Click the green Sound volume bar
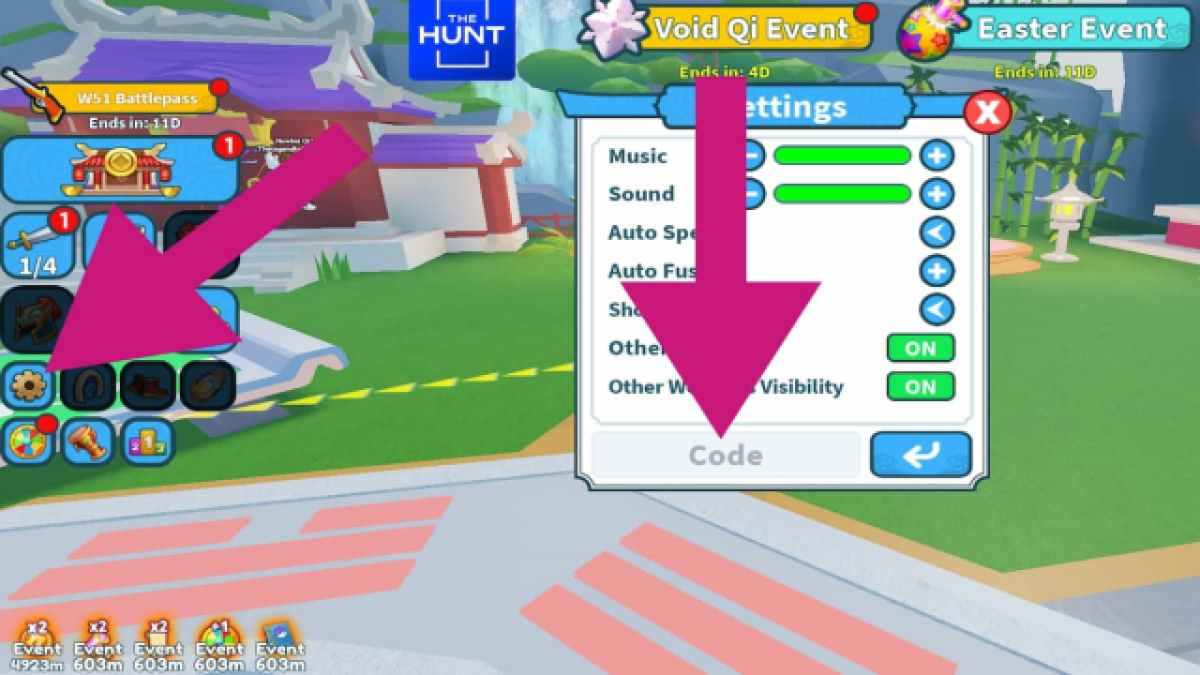Viewport: 1200px width, 675px height. click(842, 194)
